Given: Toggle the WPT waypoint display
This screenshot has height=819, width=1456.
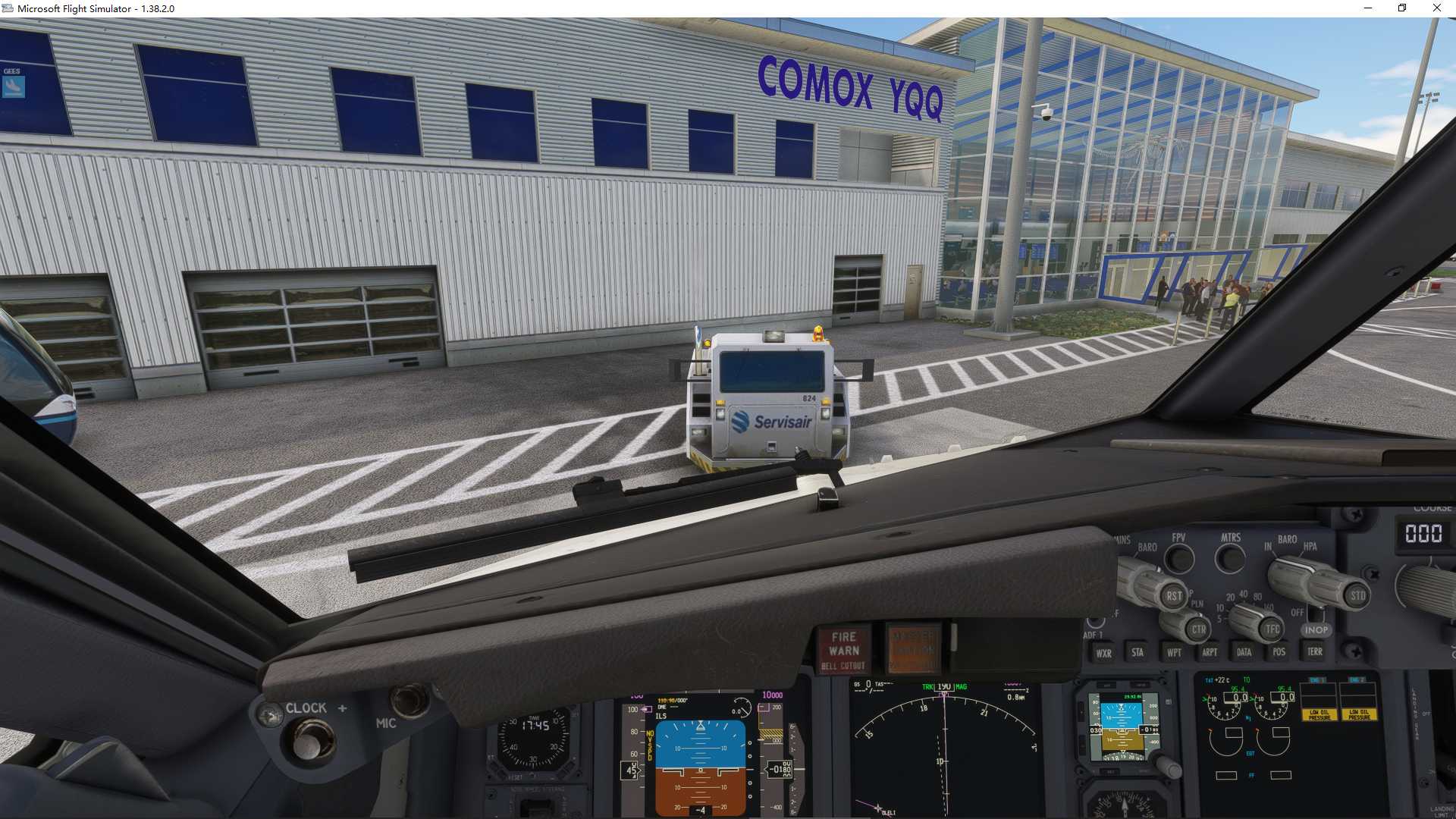Looking at the screenshot, I should [x=1172, y=652].
